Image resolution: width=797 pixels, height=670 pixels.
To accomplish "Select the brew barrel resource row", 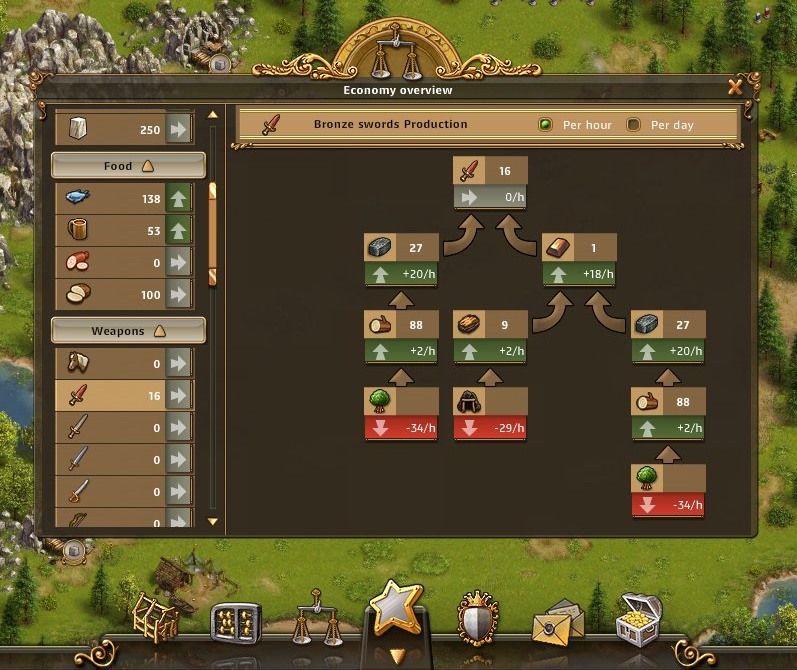I will point(122,231).
